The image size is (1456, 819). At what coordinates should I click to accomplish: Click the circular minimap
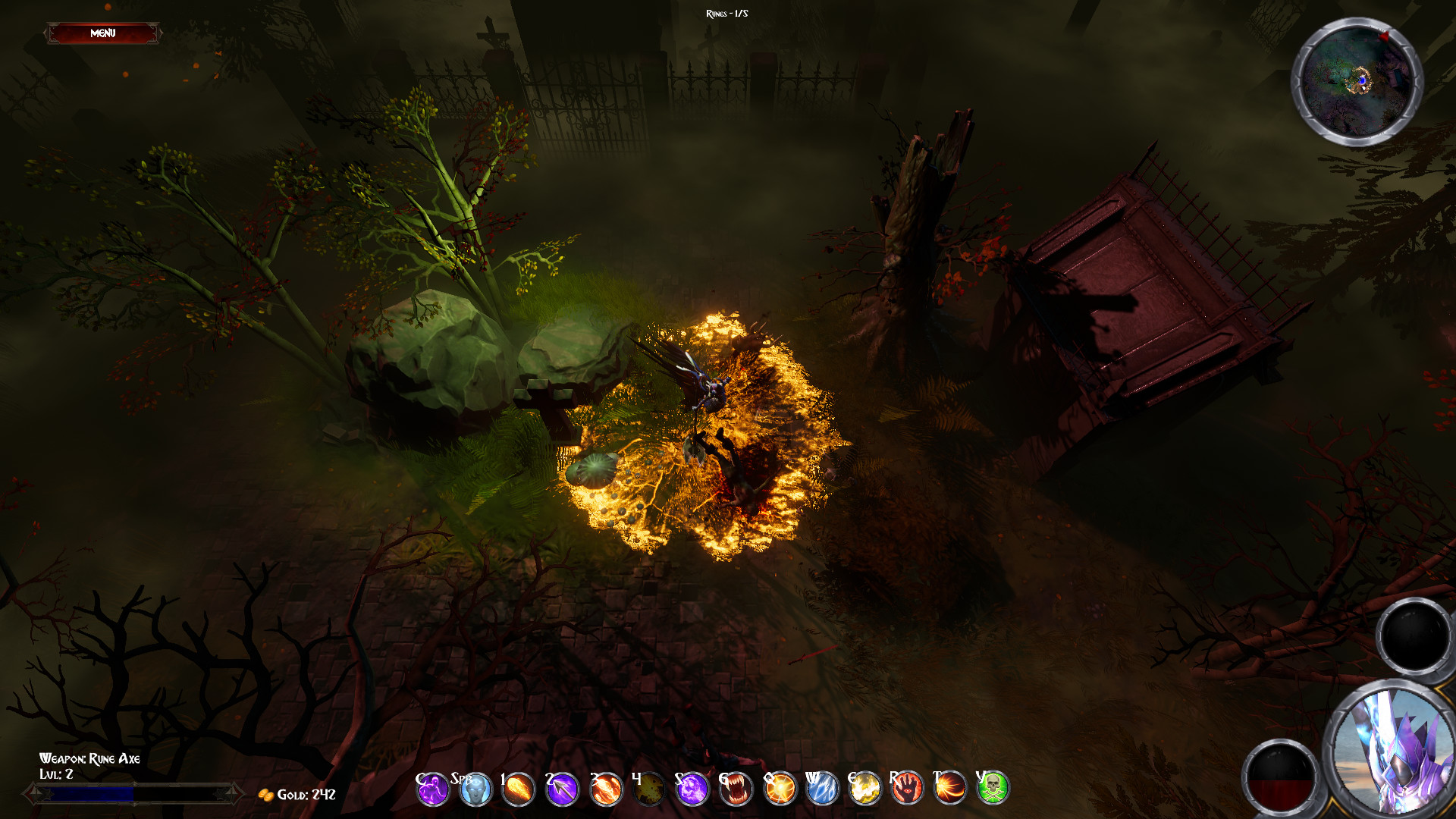pos(1357,81)
